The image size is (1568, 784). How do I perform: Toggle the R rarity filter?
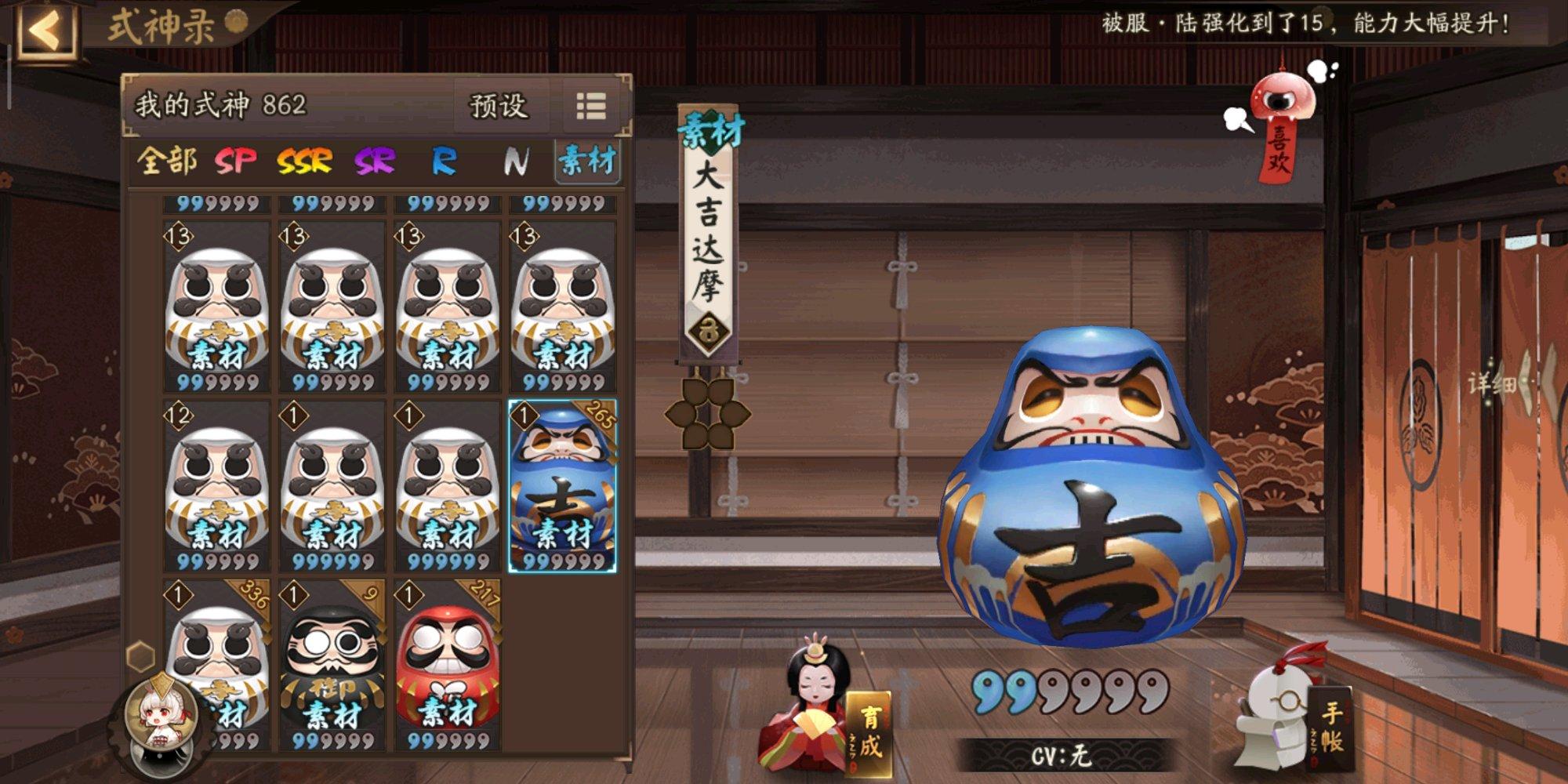pos(443,162)
